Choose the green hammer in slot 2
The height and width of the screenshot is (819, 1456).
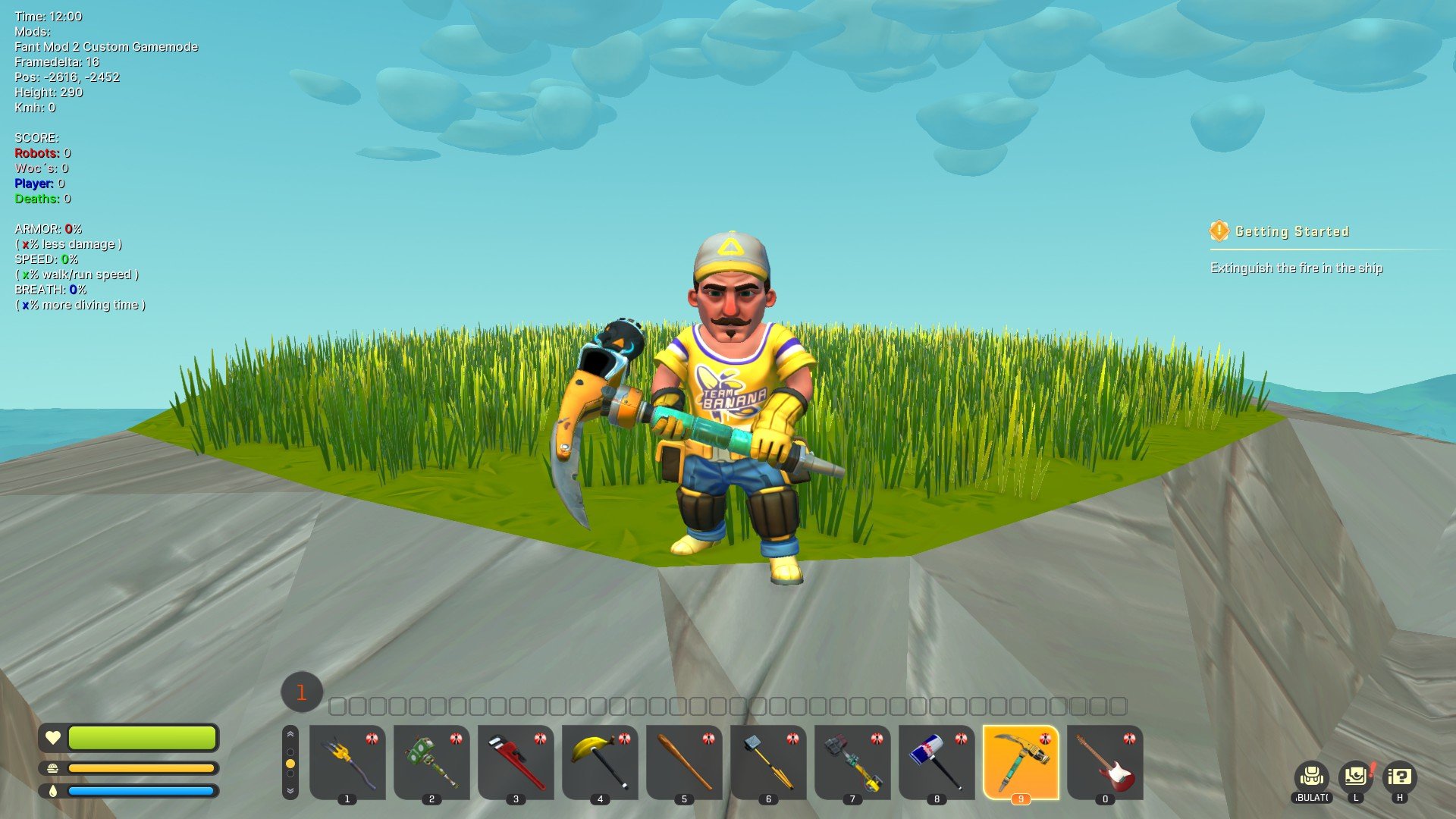click(431, 761)
